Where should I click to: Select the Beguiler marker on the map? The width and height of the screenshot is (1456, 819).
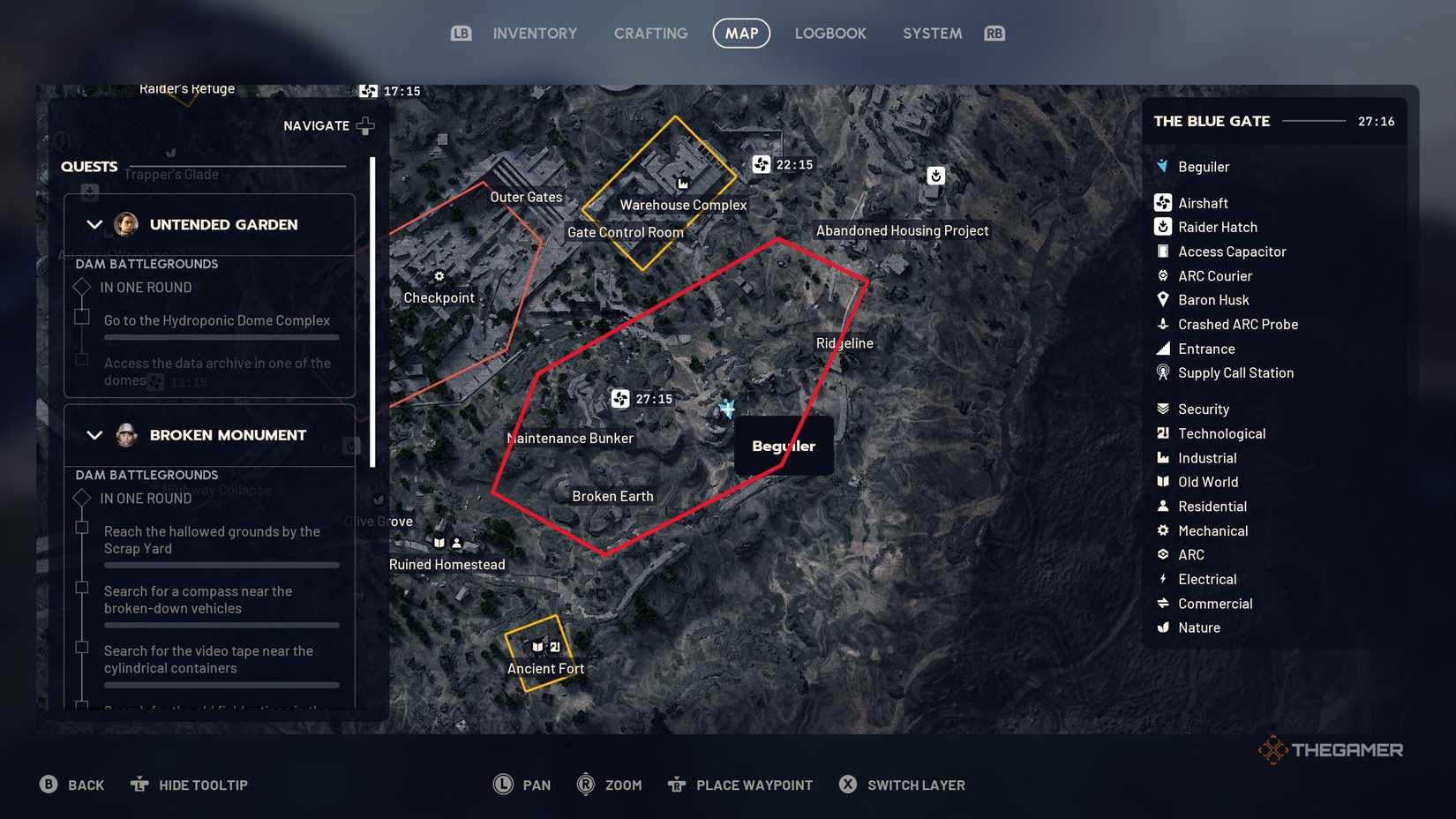727,408
